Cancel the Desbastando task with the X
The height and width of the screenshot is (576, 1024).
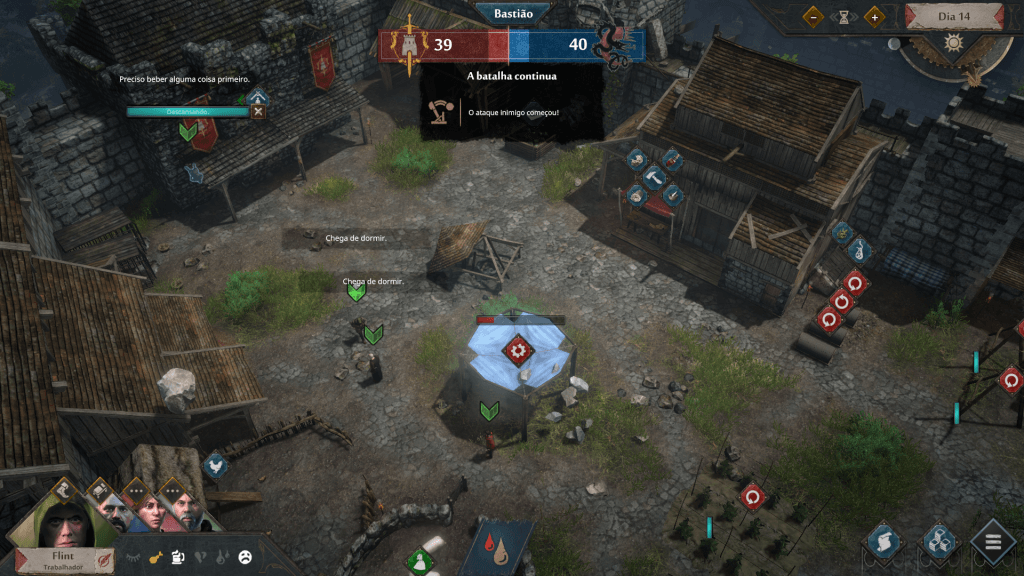coord(259,111)
